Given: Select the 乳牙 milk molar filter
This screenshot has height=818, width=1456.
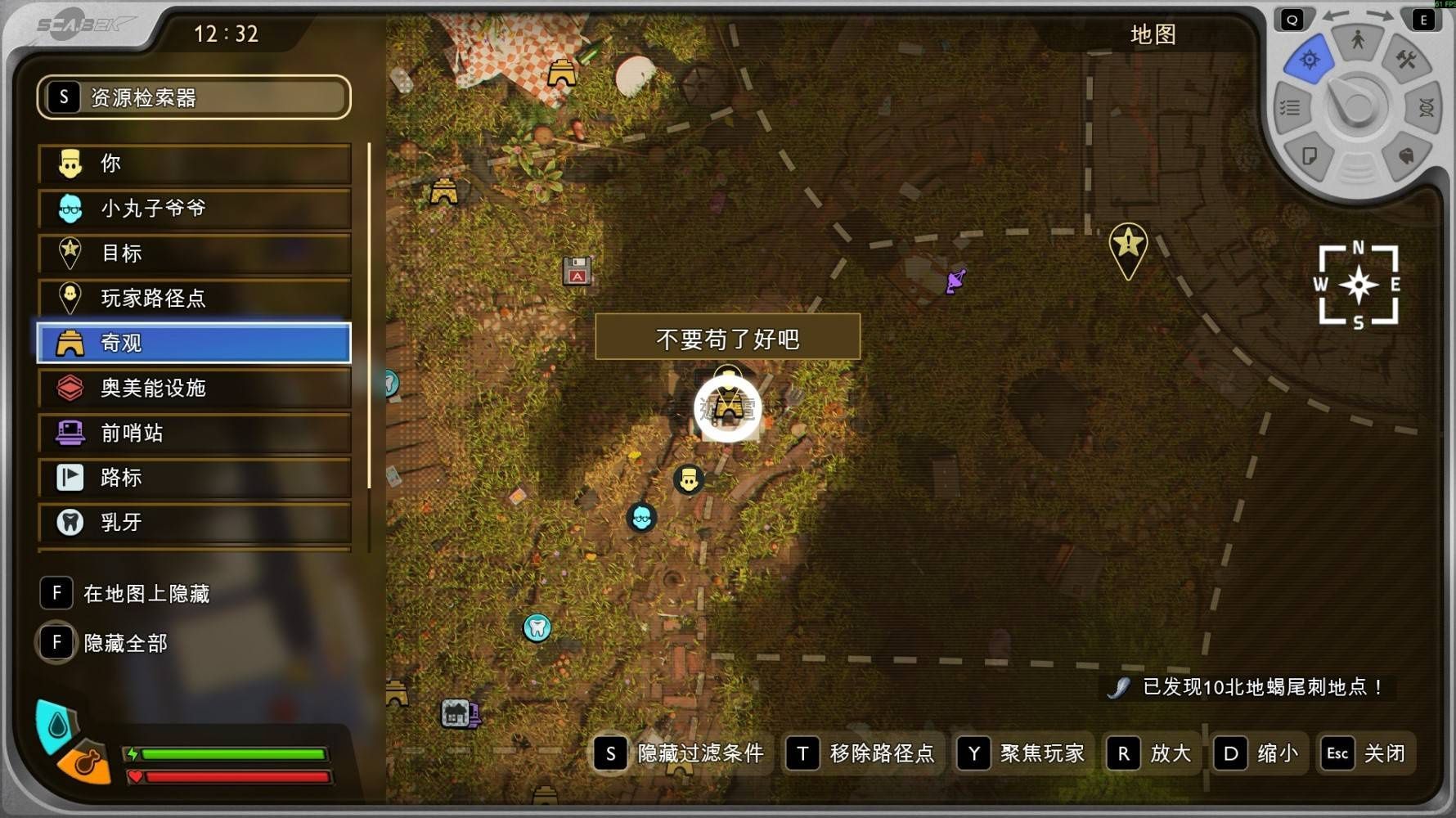Looking at the screenshot, I should pos(194,522).
